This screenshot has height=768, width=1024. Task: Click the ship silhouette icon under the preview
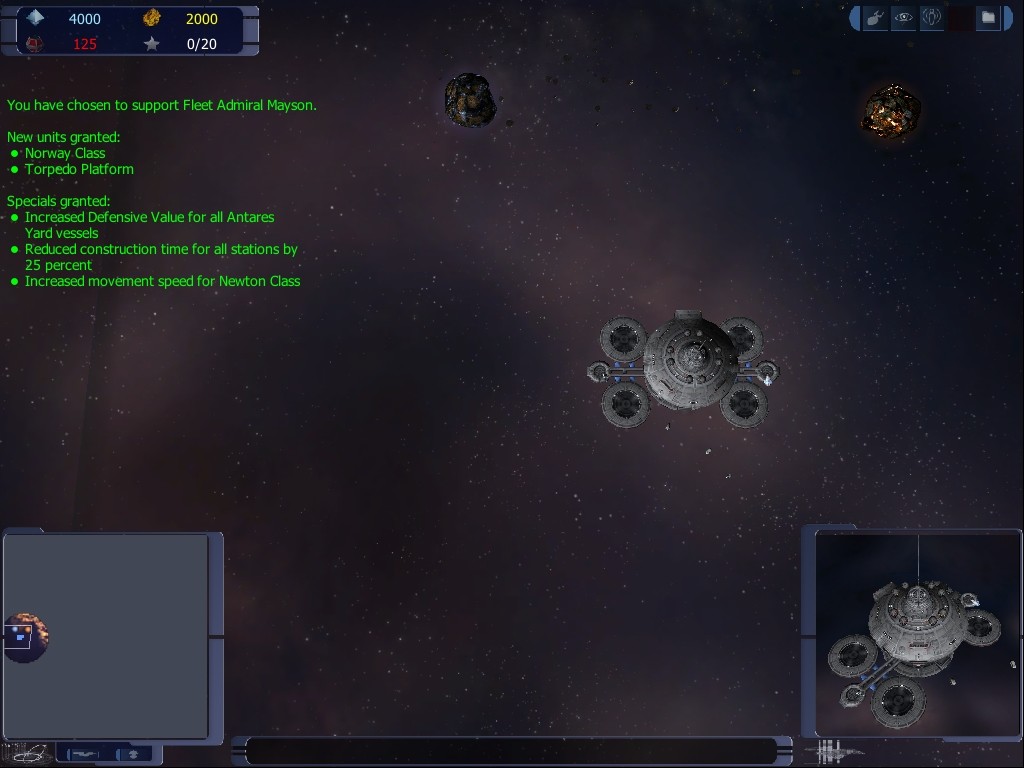[x=836, y=751]
